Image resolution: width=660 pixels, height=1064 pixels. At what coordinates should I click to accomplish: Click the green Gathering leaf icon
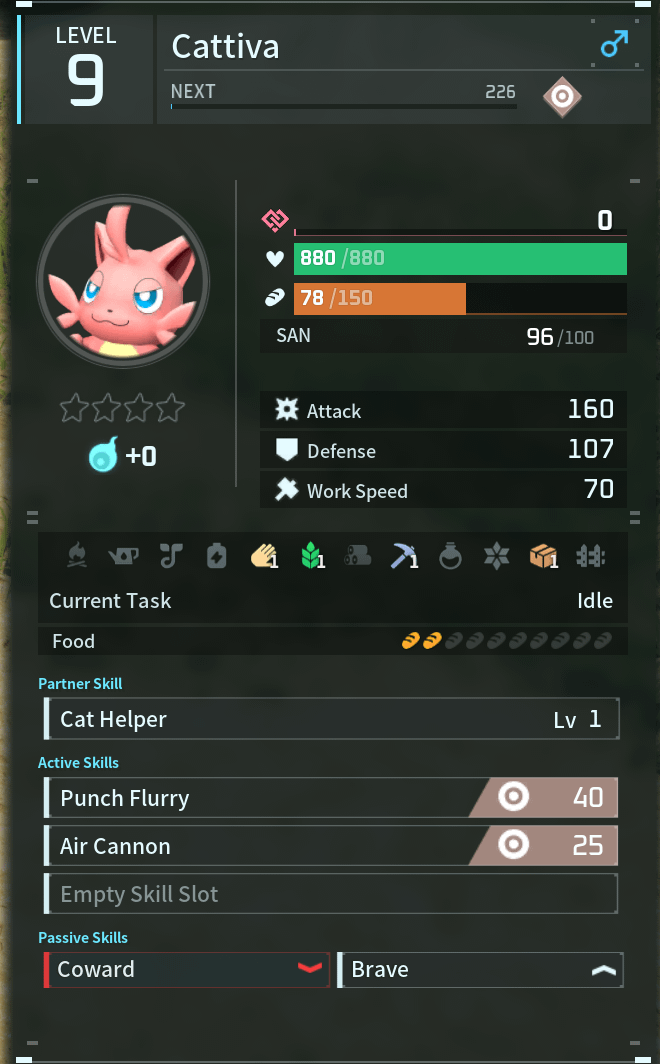pyautogui.click(x=311, y=556)
